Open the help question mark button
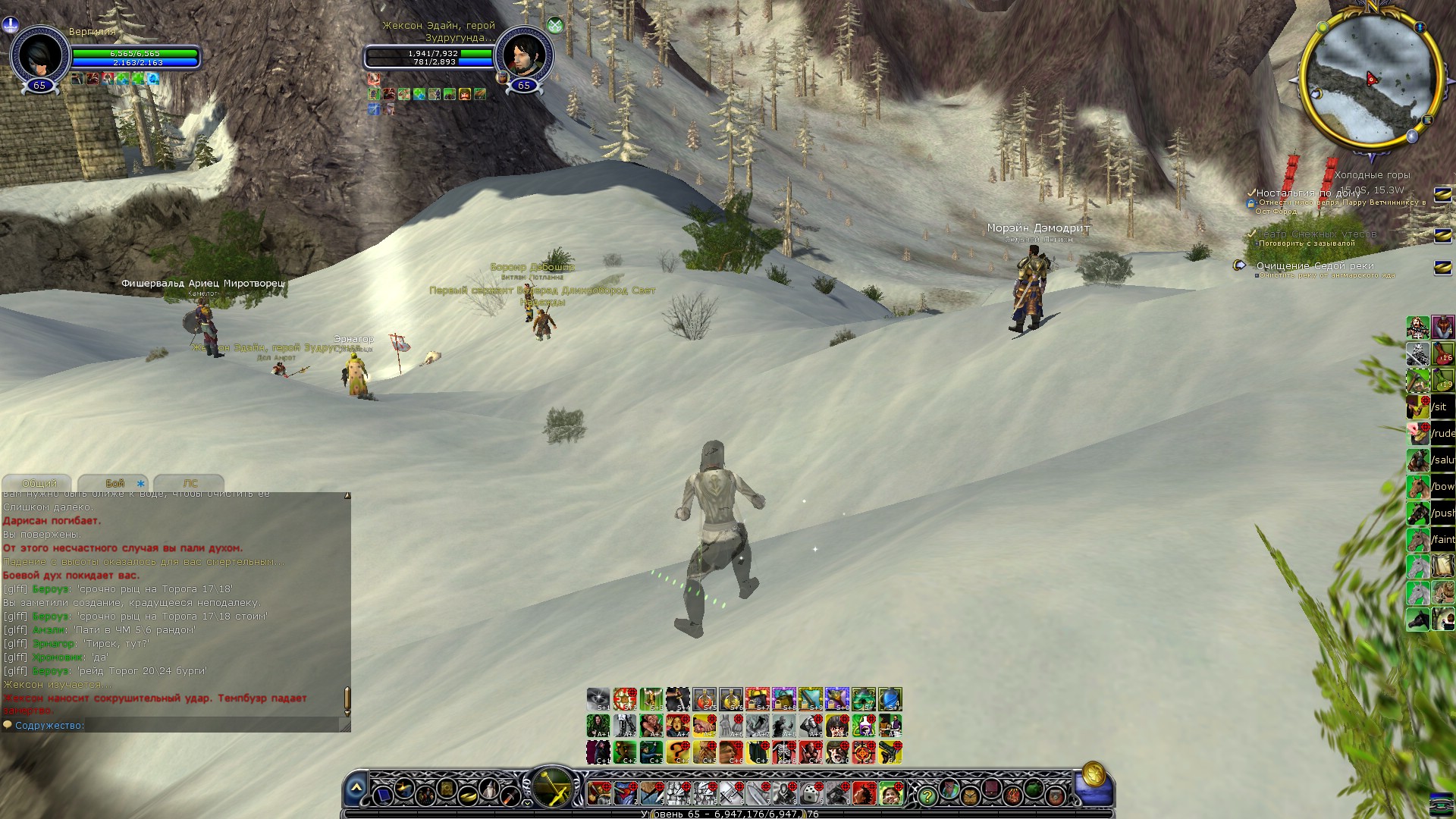The height and width of the screenshot is (819, 1456). 927,795
